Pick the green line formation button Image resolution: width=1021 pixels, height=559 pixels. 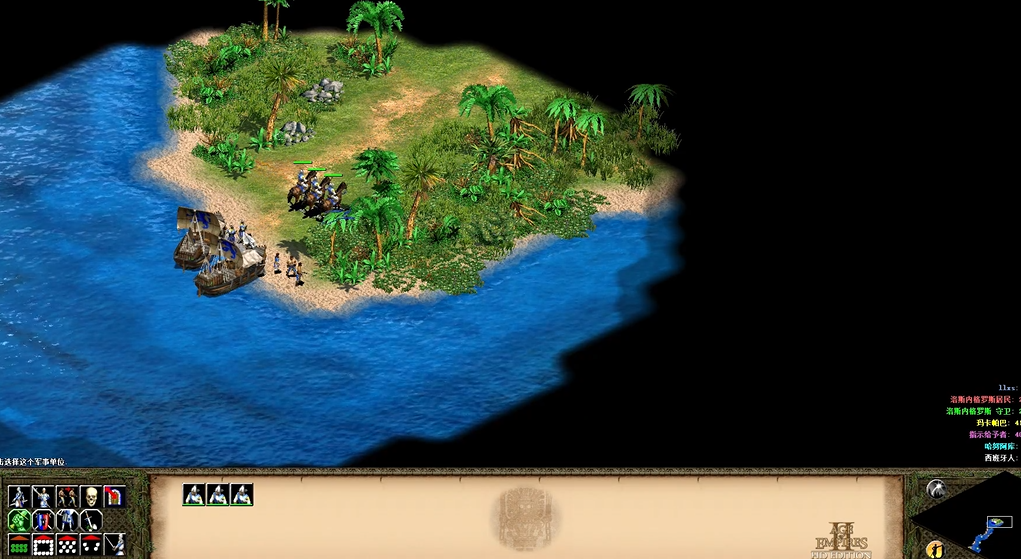pyautogui.click(x=18, y=545)
